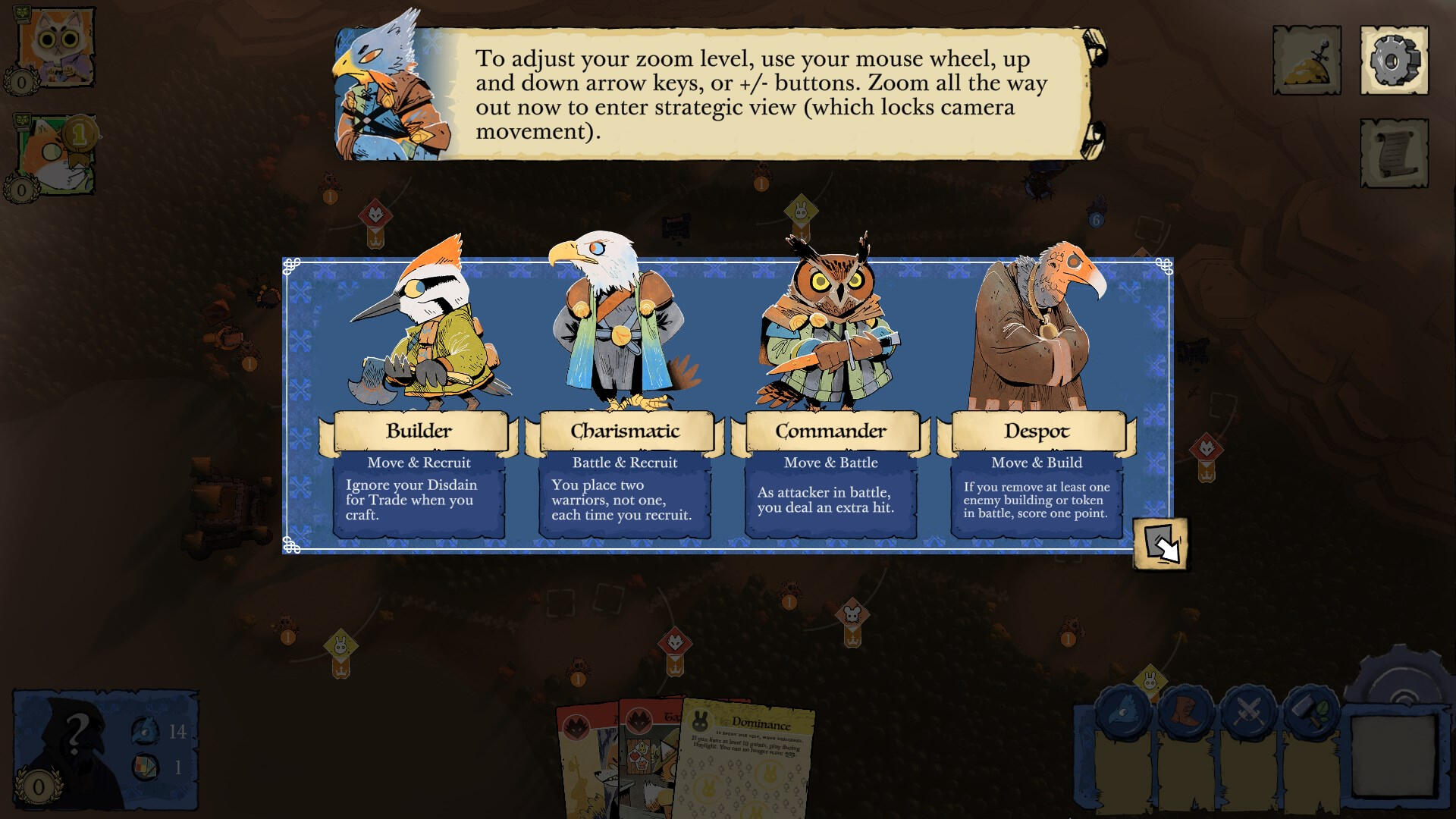
Task: Choose the Builder leader card
Action: coord(419,394)
